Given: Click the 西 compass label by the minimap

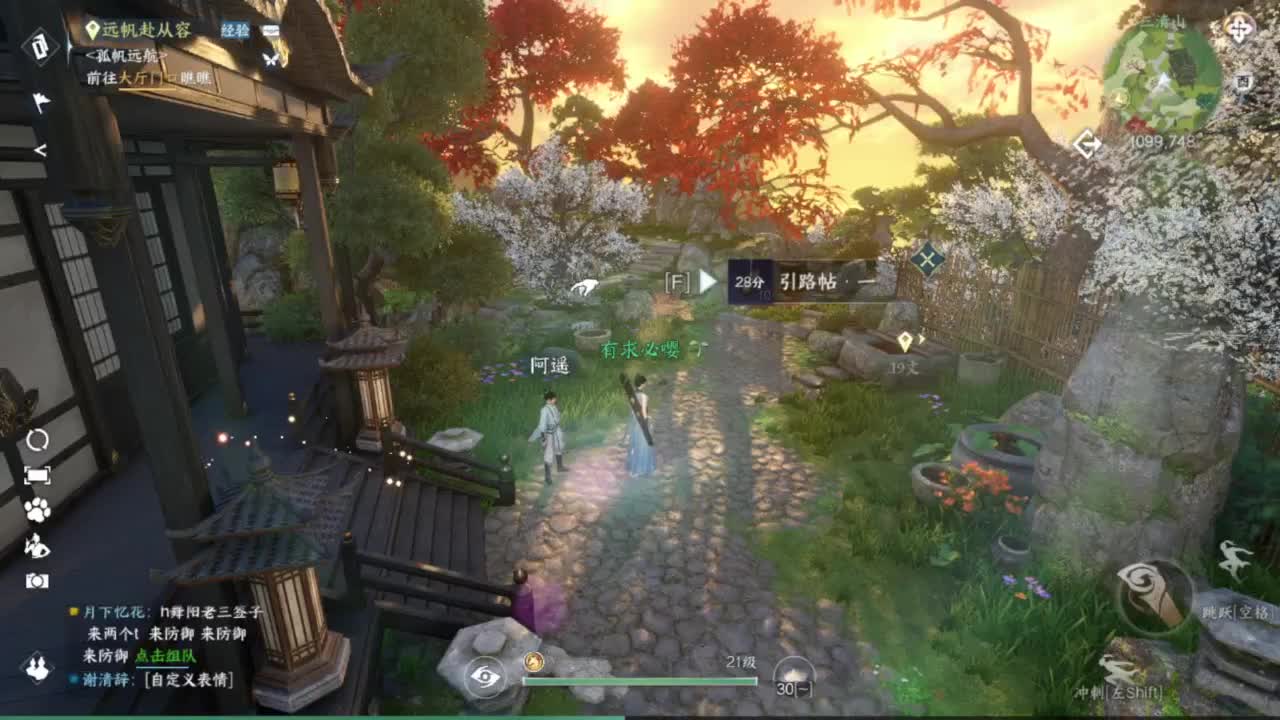Looking at the screenshot, I should click(x=1243, y=83).
